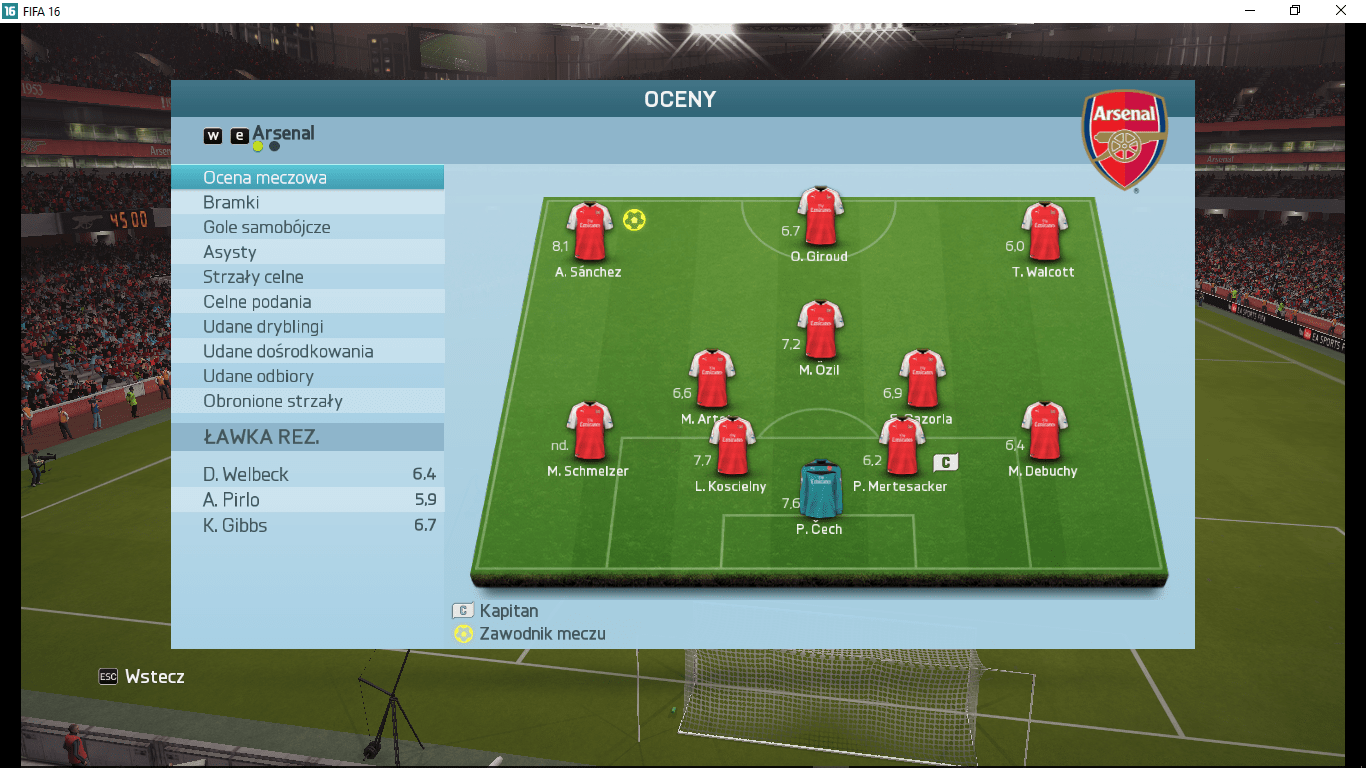Screen dimensions: 1366x768
Task: Click A. Sánchez's shirt on the pitch
Action: 589,232
